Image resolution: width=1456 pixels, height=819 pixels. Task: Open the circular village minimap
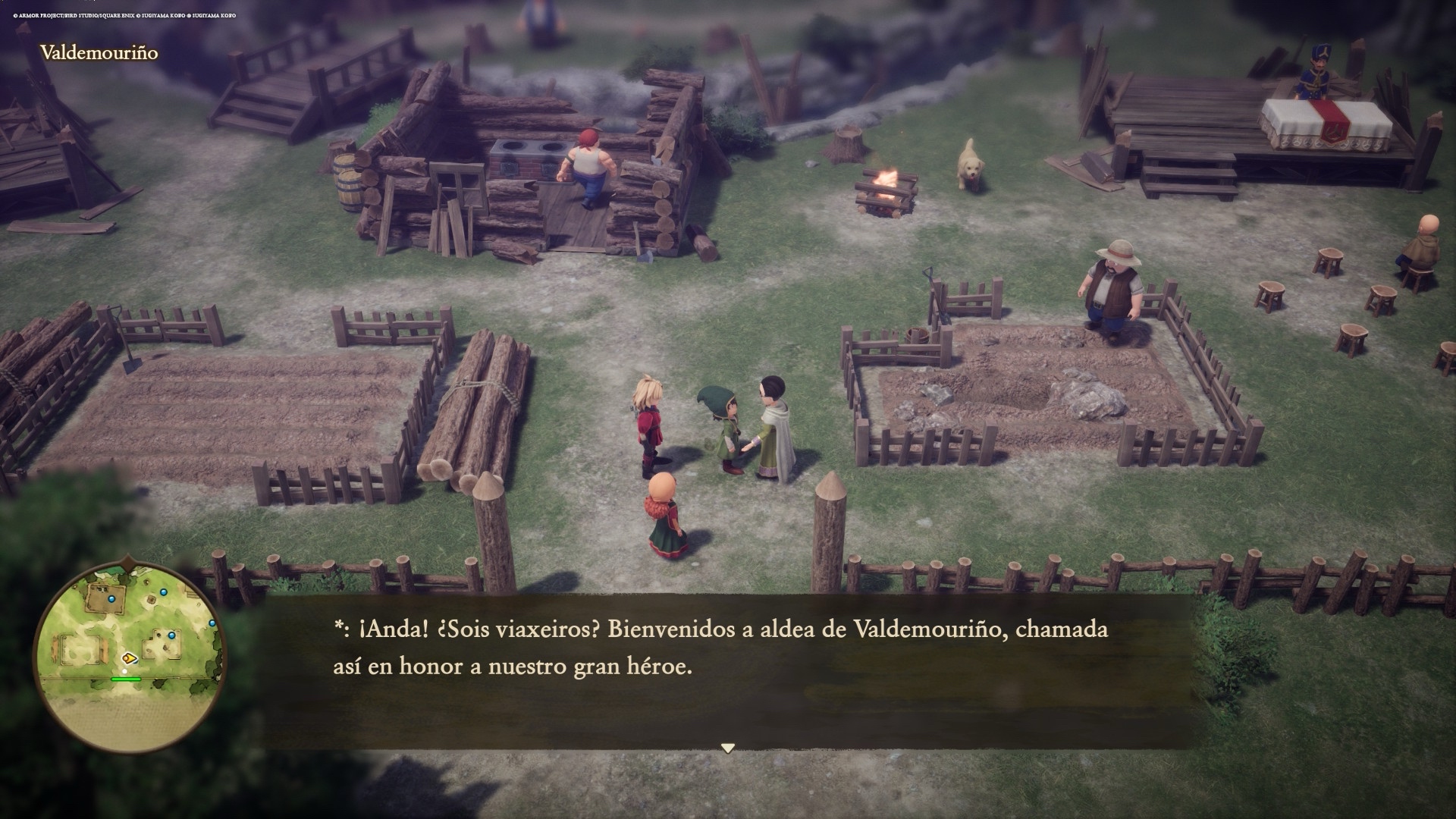127,657
